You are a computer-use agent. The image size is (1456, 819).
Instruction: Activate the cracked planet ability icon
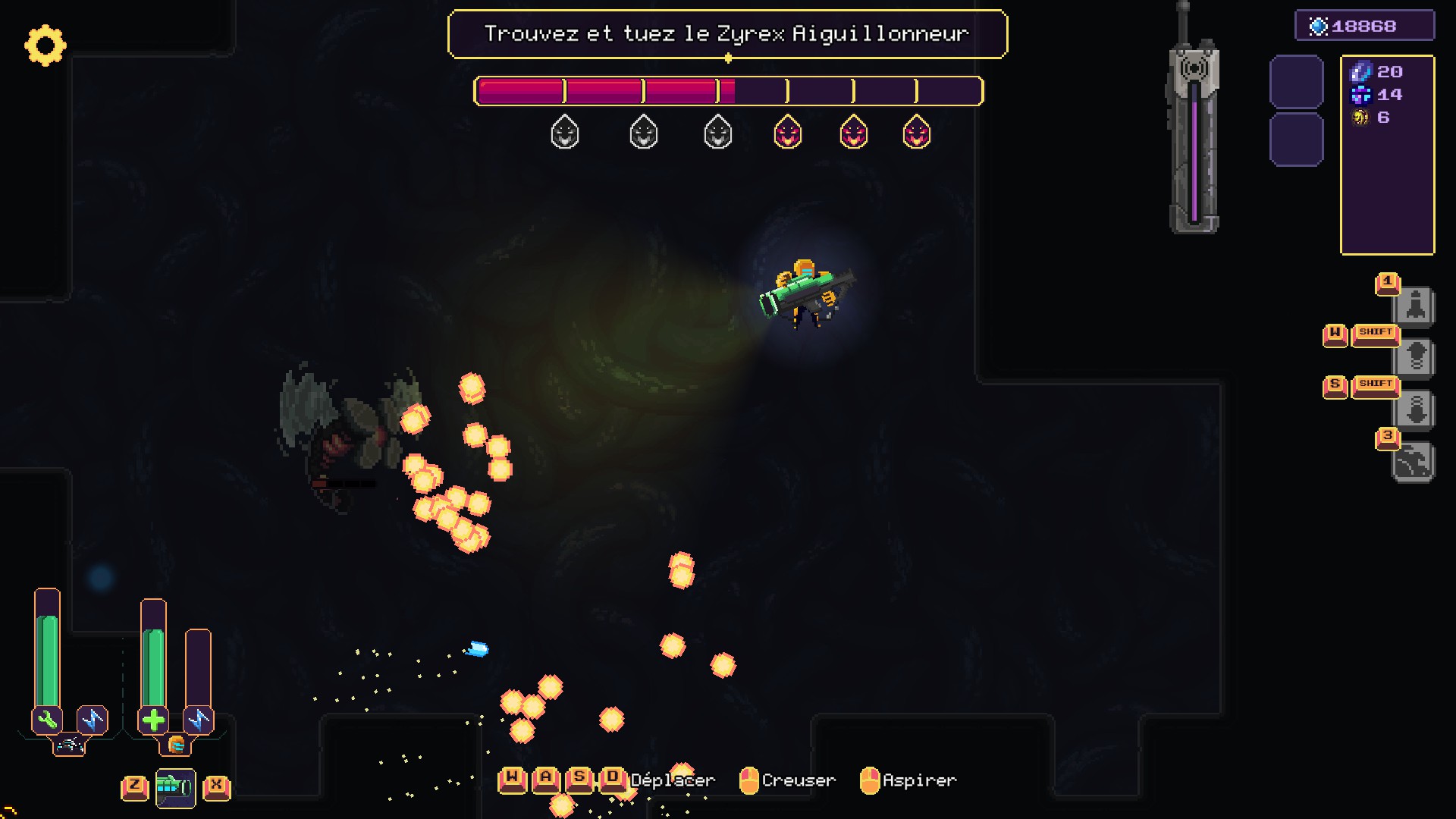click(x=1414, y=462)
